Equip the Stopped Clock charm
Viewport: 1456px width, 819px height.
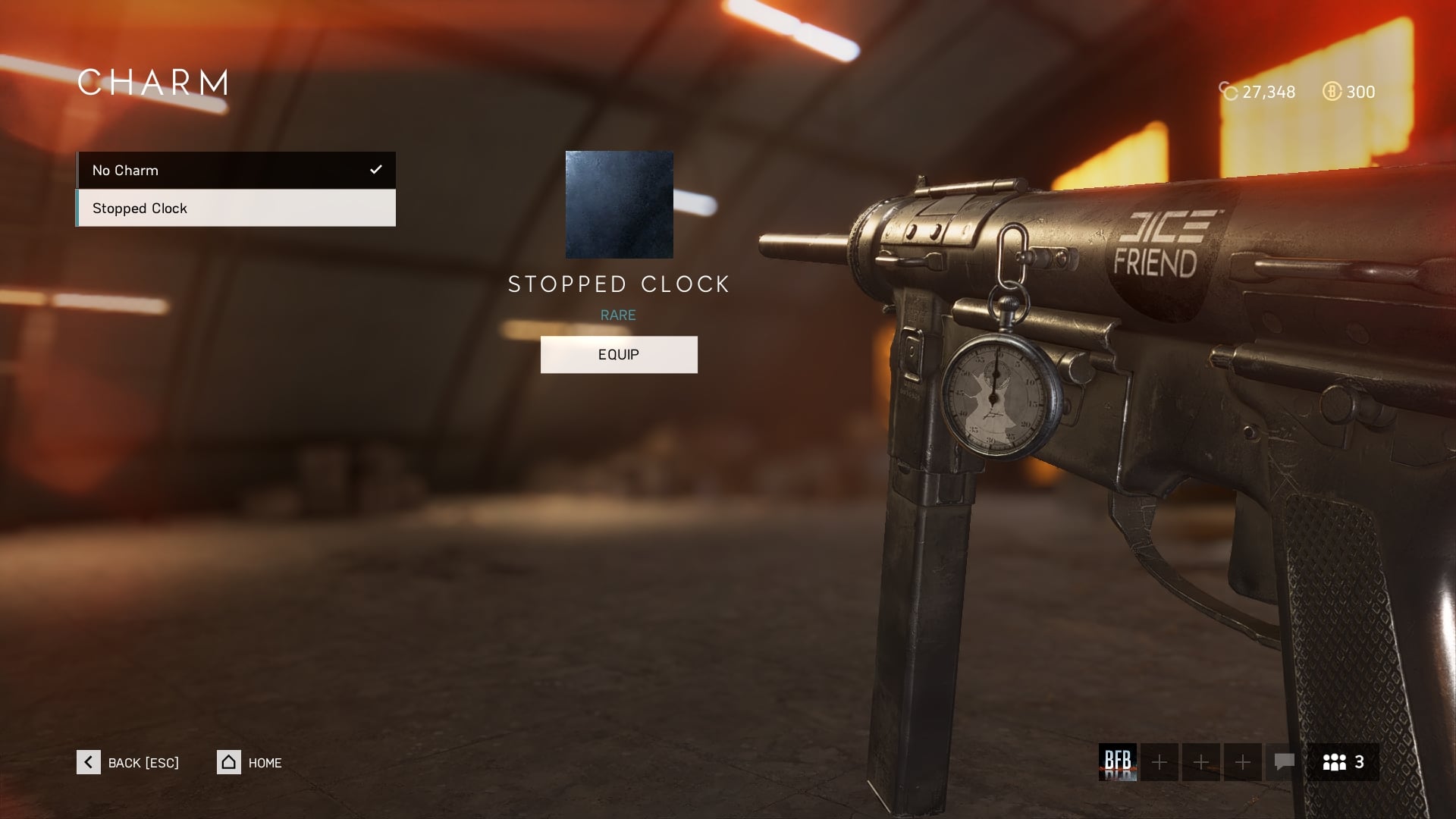tap(619, 355)
